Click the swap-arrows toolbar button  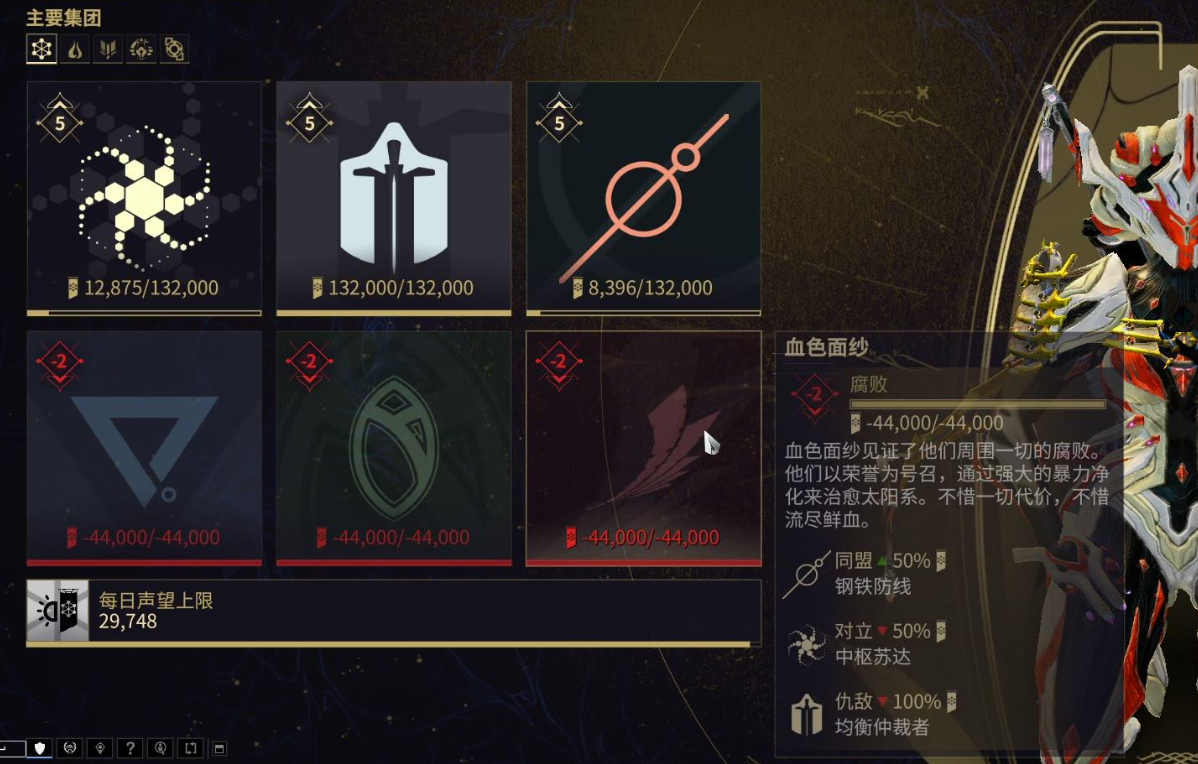(190, 748)
